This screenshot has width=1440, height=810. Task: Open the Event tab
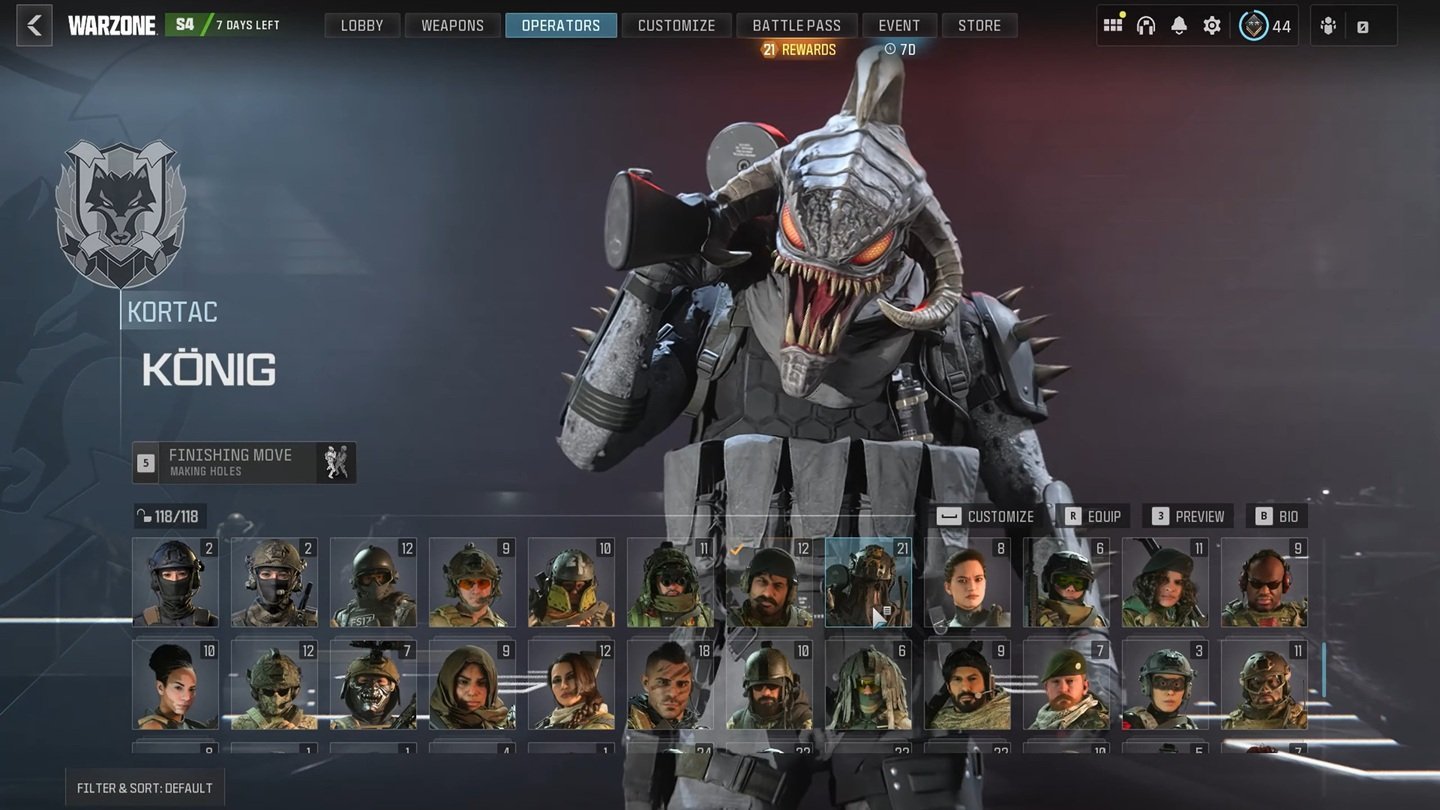click(899, 26)
